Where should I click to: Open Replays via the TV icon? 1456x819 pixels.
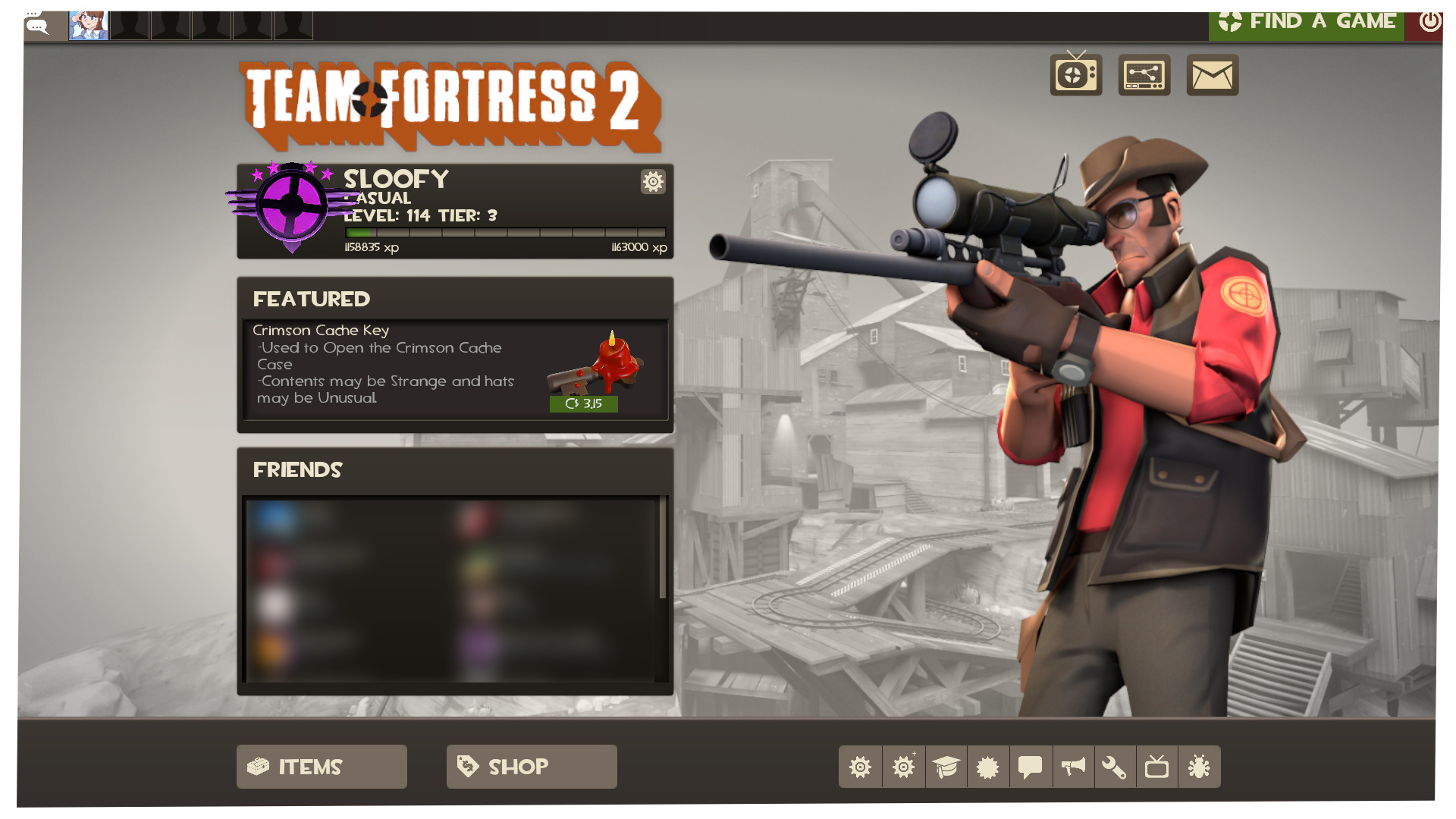[1156, 767]
